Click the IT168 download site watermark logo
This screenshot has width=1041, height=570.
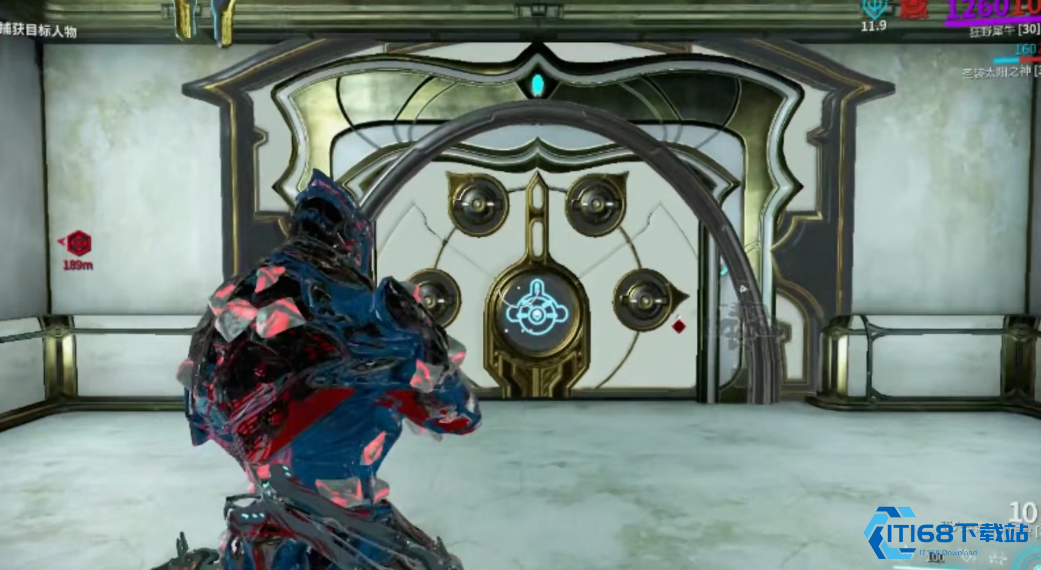[945, 534]
